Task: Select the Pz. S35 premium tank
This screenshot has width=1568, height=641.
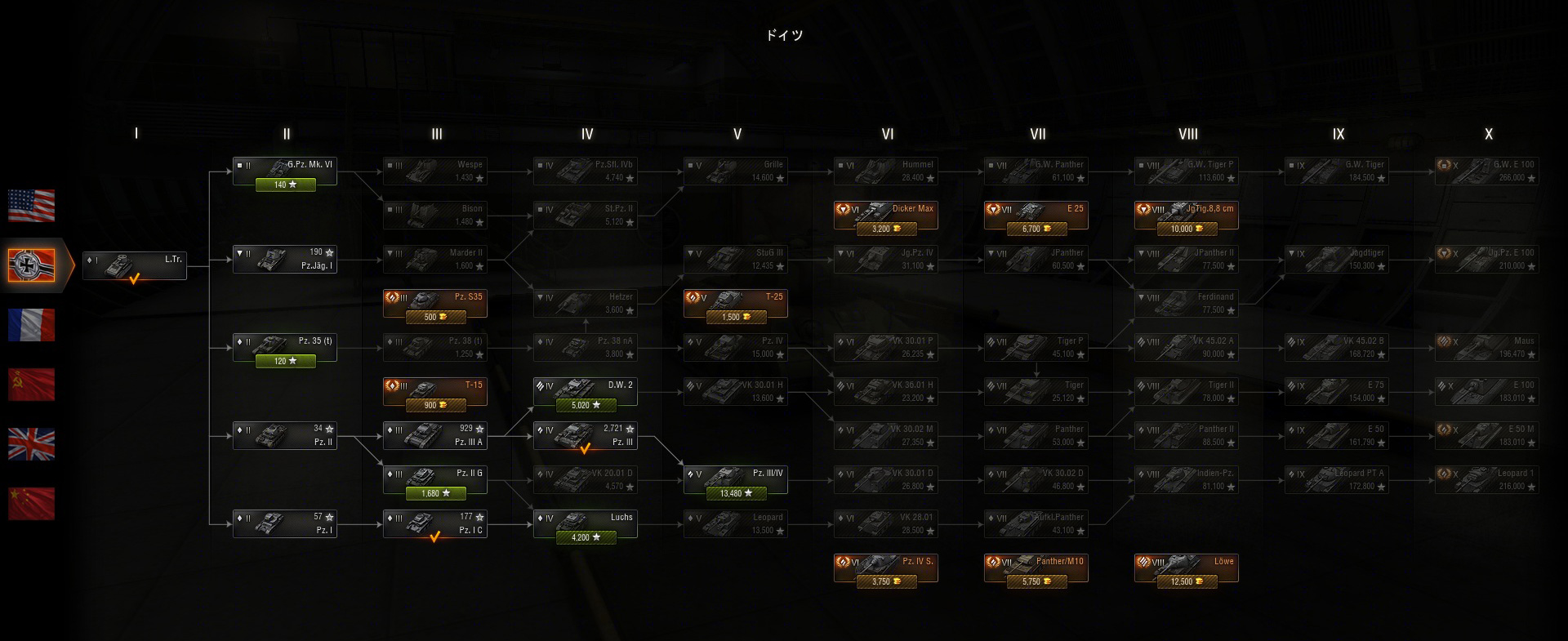Action: point(435,304)
